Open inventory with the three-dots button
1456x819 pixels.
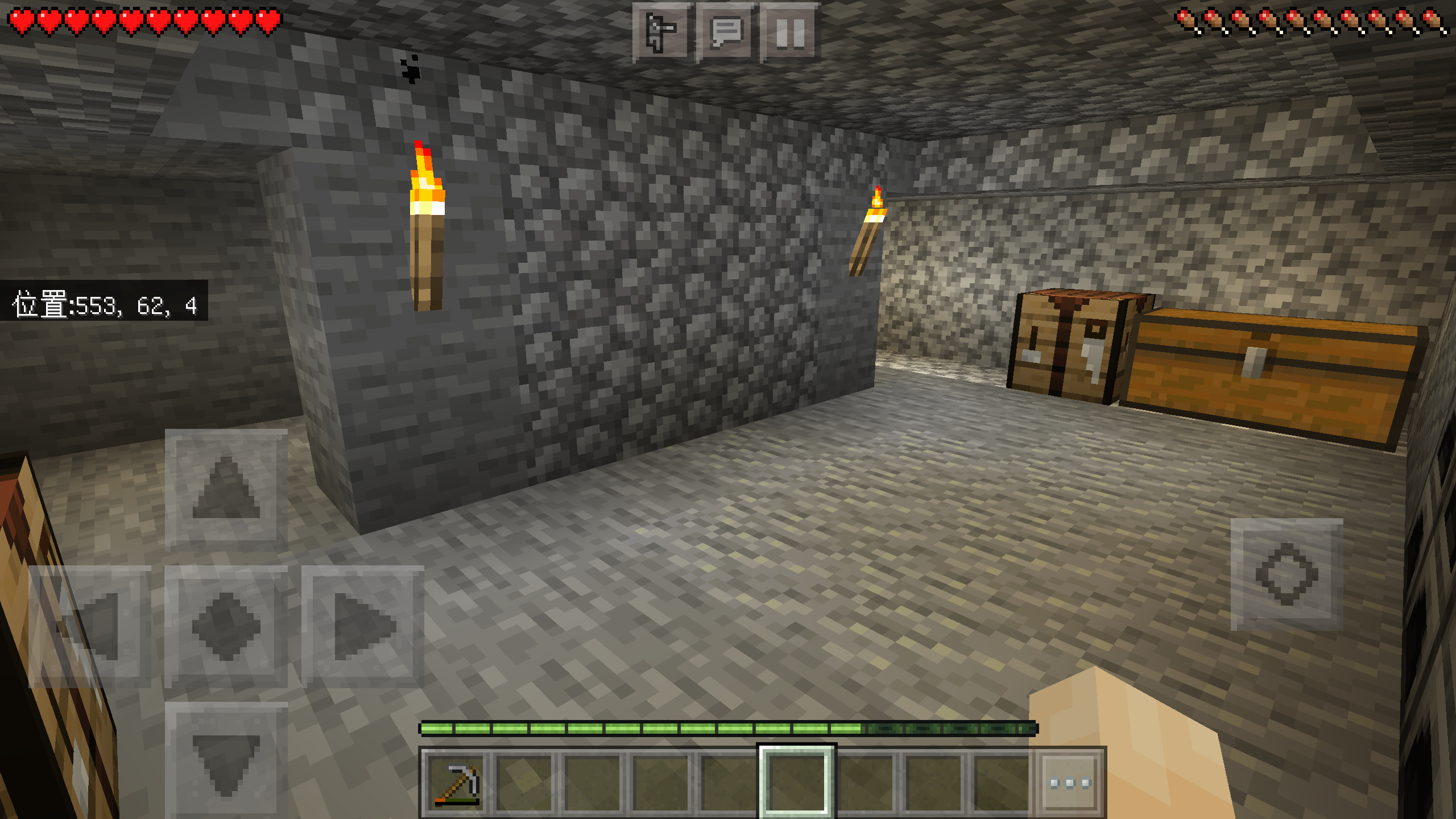coord(1070,783)
